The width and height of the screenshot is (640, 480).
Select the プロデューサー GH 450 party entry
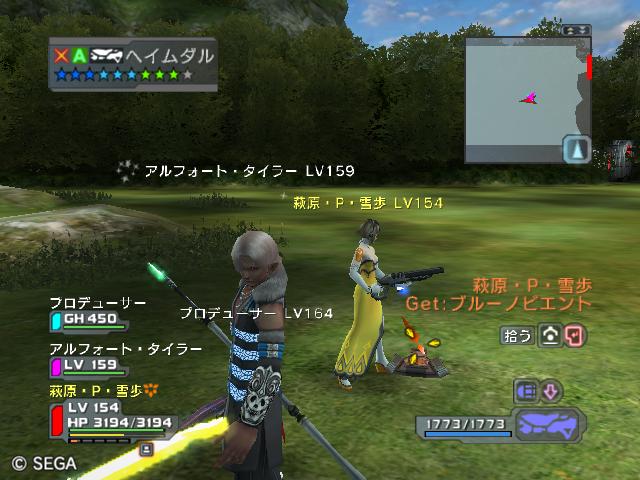89,321
